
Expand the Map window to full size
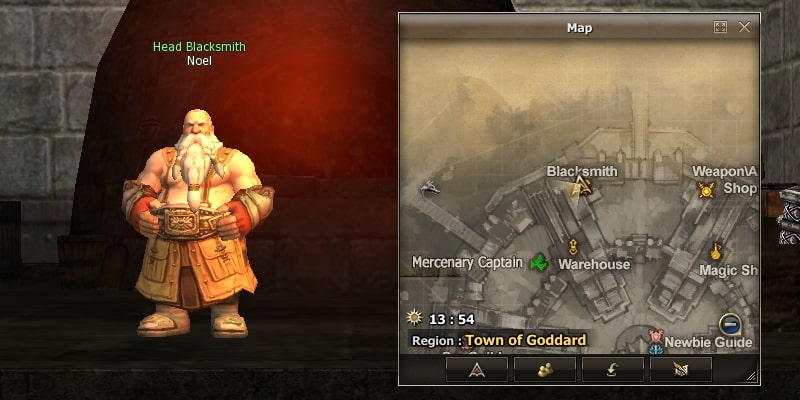(720, 27)
